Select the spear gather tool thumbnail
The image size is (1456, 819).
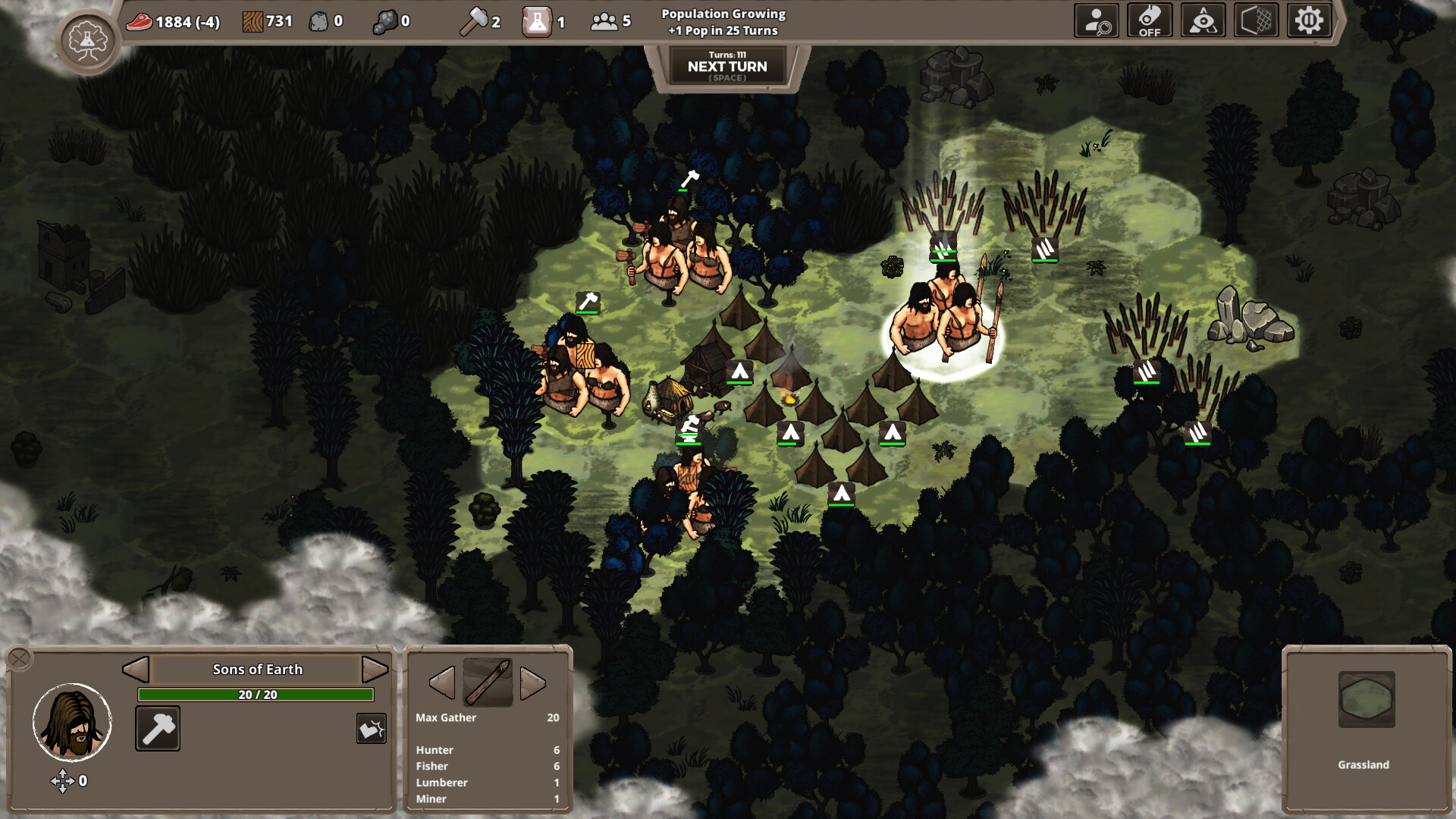[486, 682]
